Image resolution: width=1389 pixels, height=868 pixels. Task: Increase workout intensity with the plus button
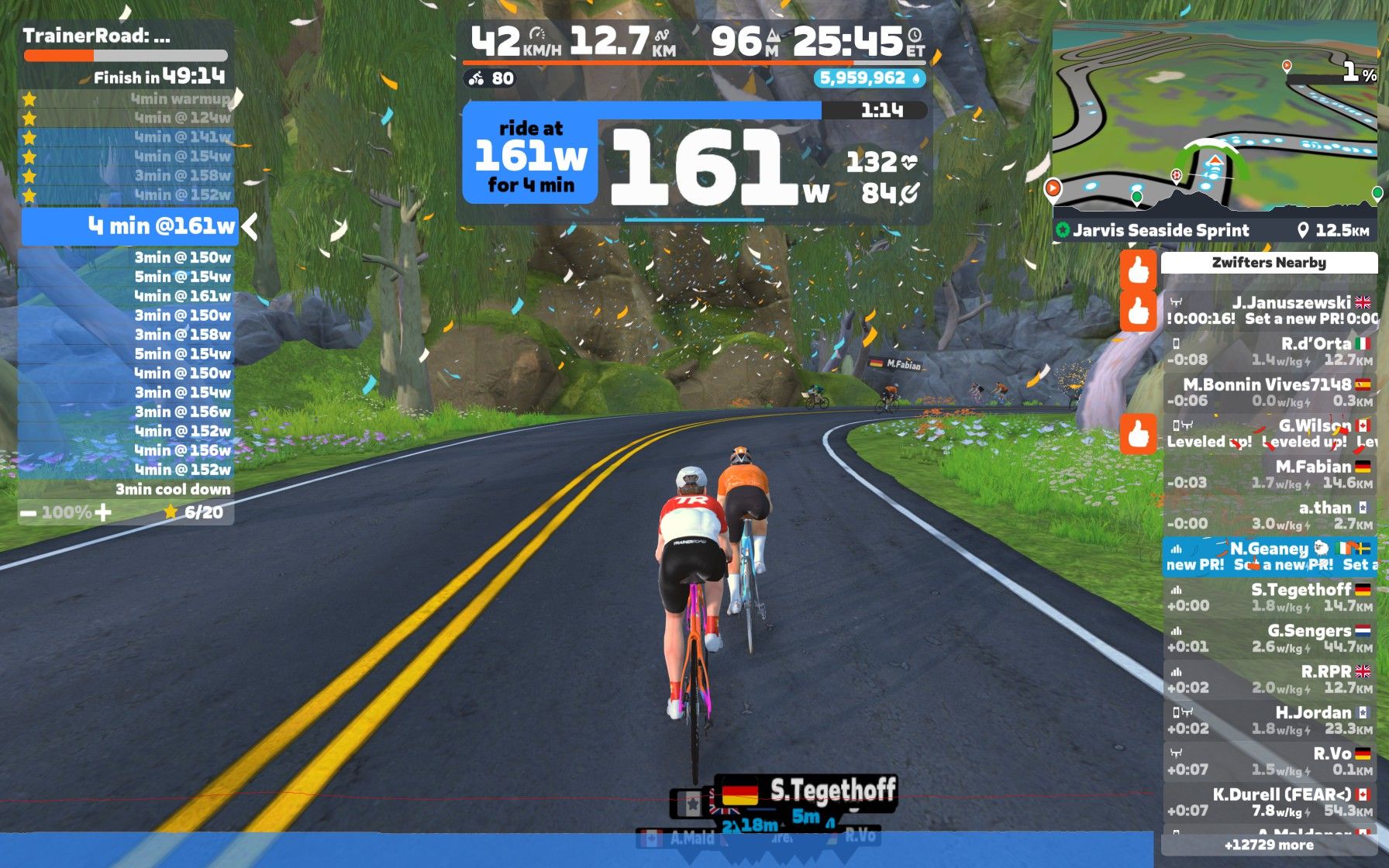coord(103,512)
